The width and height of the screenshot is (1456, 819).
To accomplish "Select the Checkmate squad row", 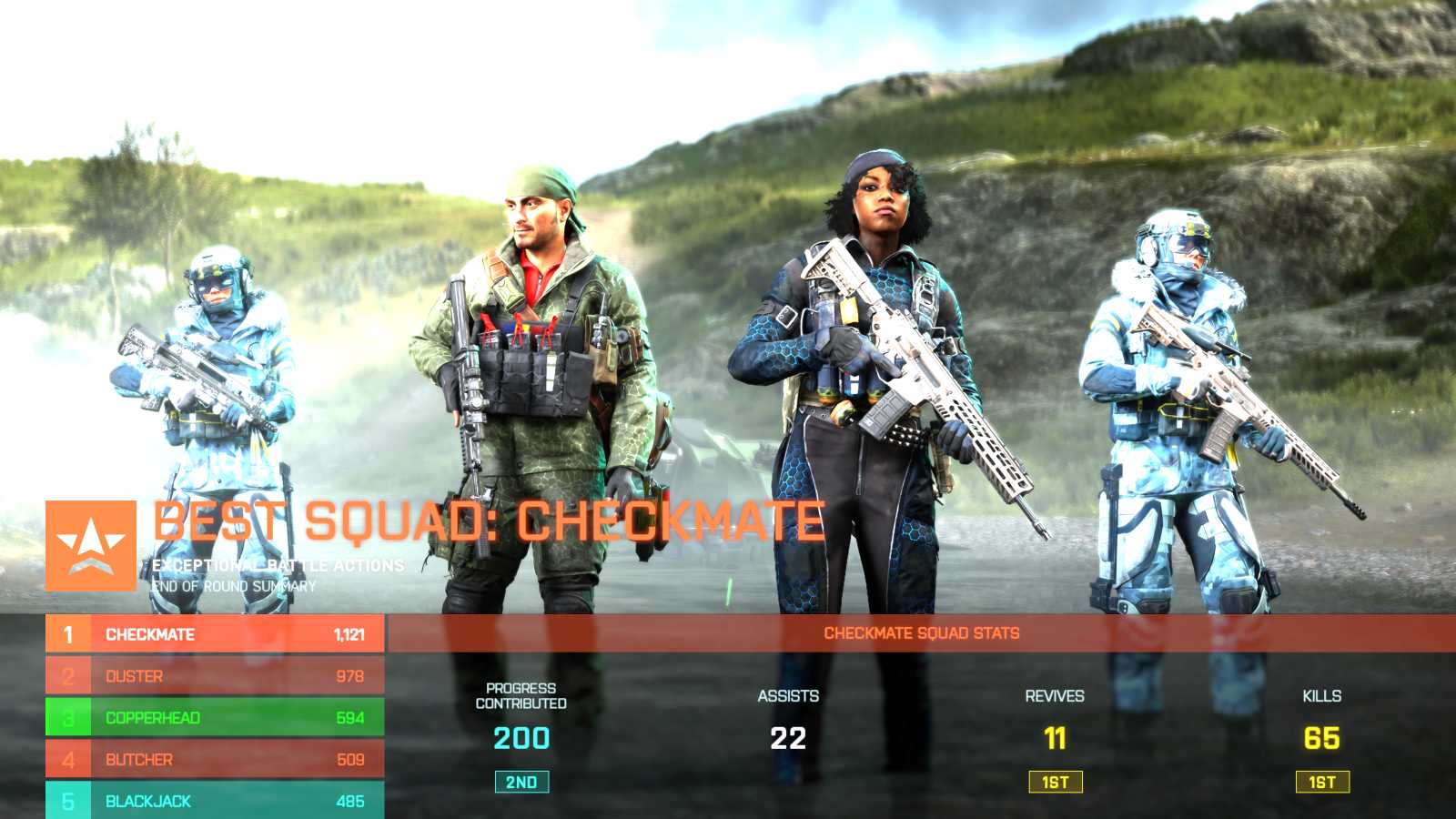I will point(215,634).
